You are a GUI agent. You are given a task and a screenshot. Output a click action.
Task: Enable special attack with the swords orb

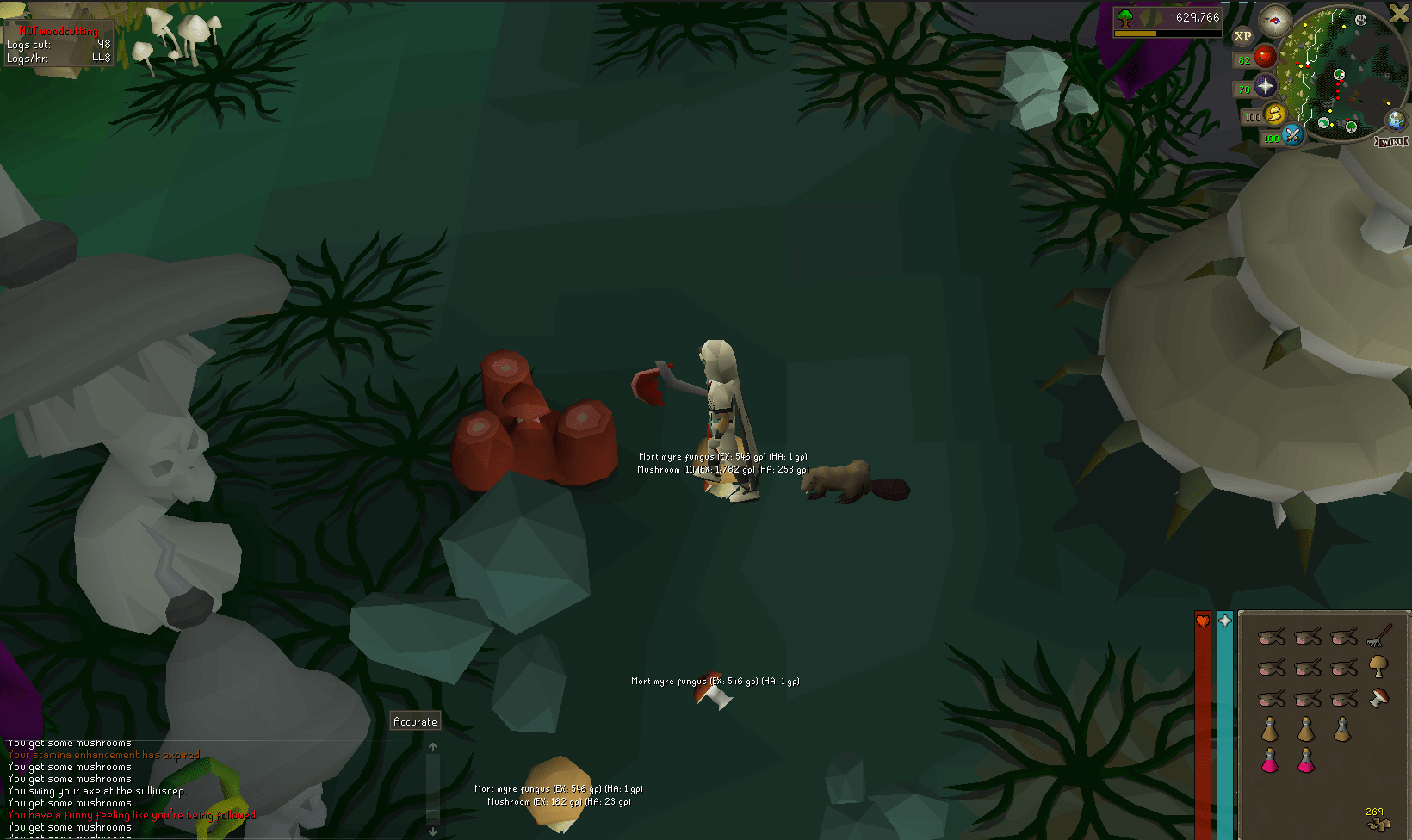1291,136
